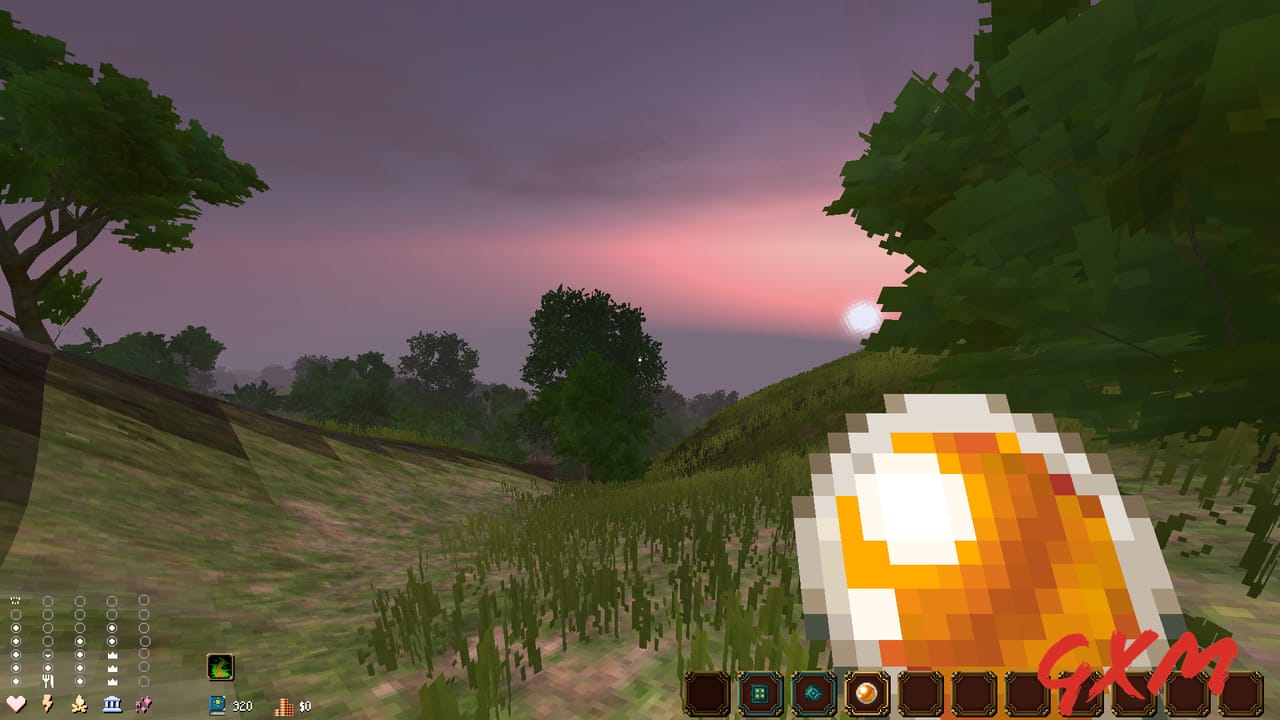Click the blue gem item in the hotbar
This screenshot has width=1280, height=720.
[812, 691]
